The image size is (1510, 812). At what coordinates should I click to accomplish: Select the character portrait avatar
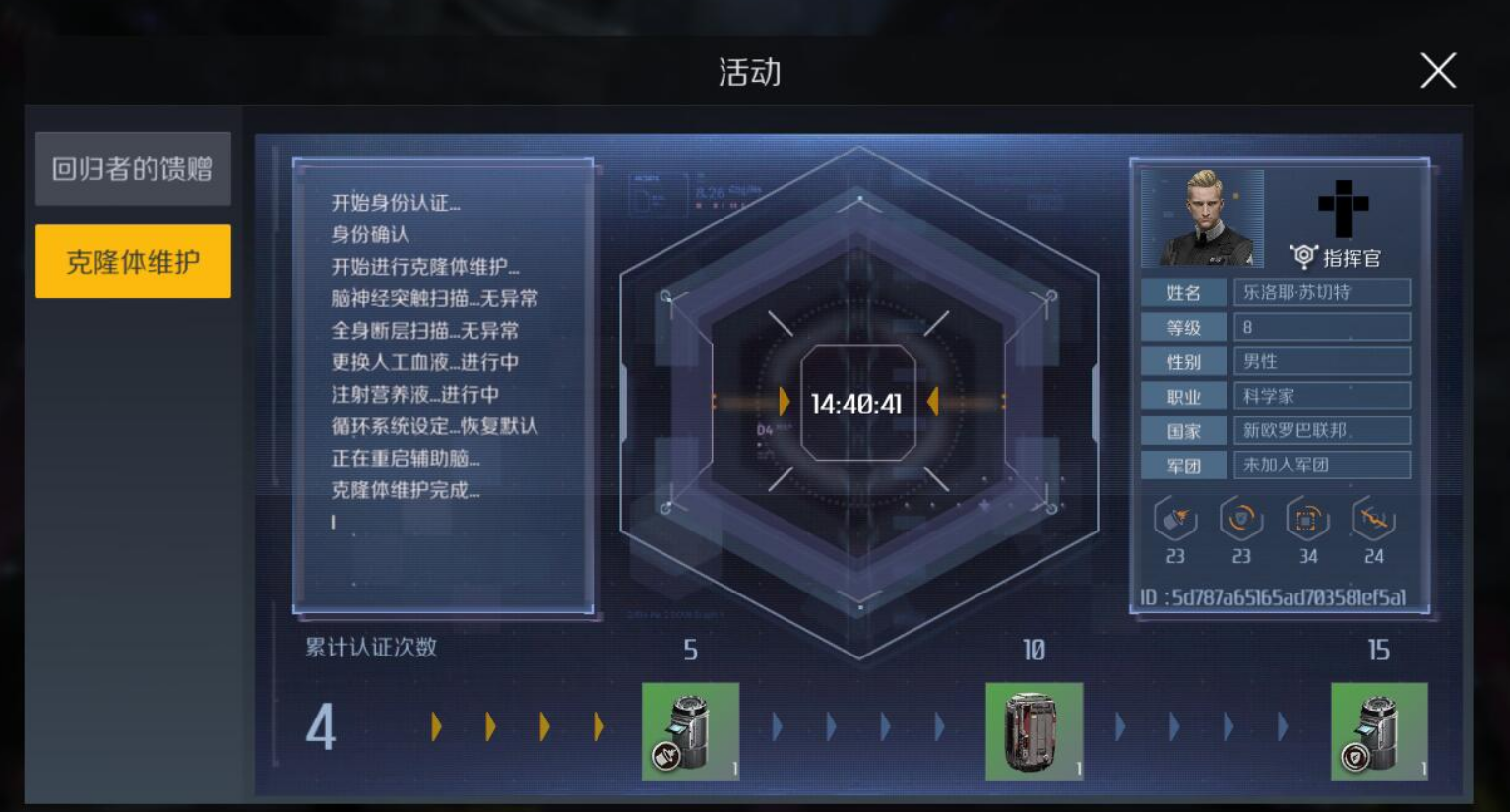click(1203, 218)
